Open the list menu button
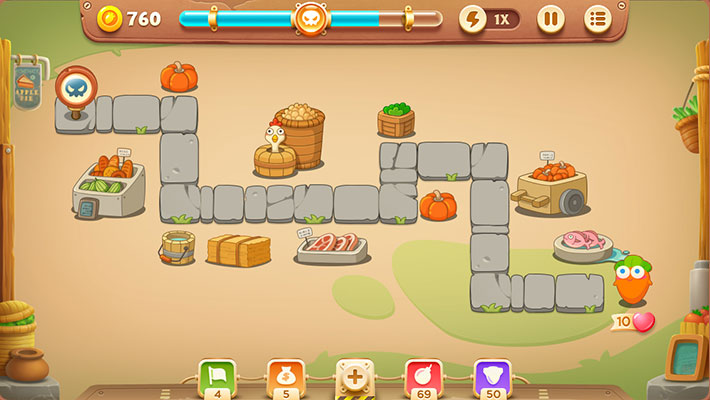Viewport: 710px width, 400px height. (x=598, y=19)
